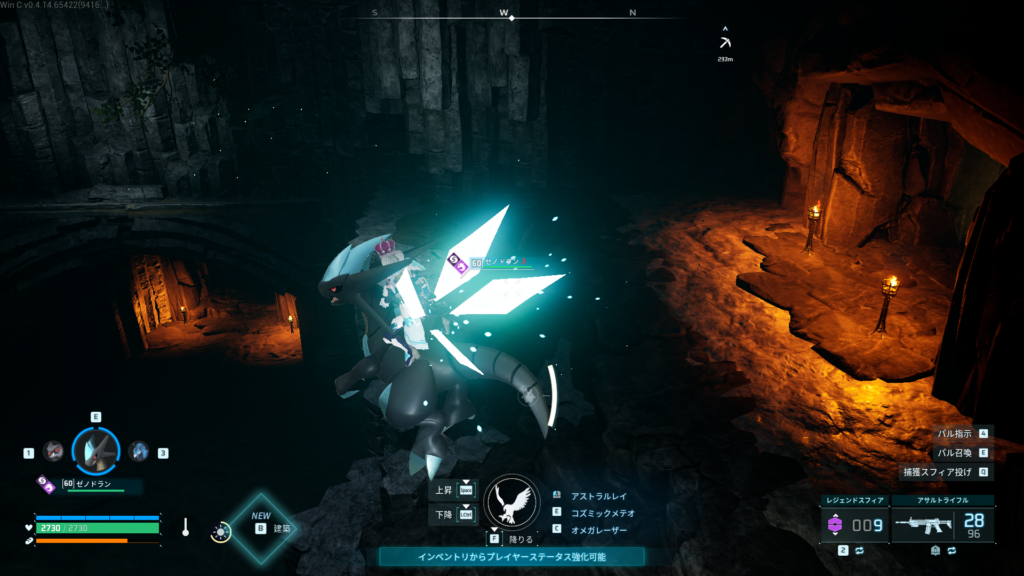The height and width of the screenshot is (576, 1024).
Task: Select the pickaxe waypoint distance marker
Action: [x=724, y=45]
